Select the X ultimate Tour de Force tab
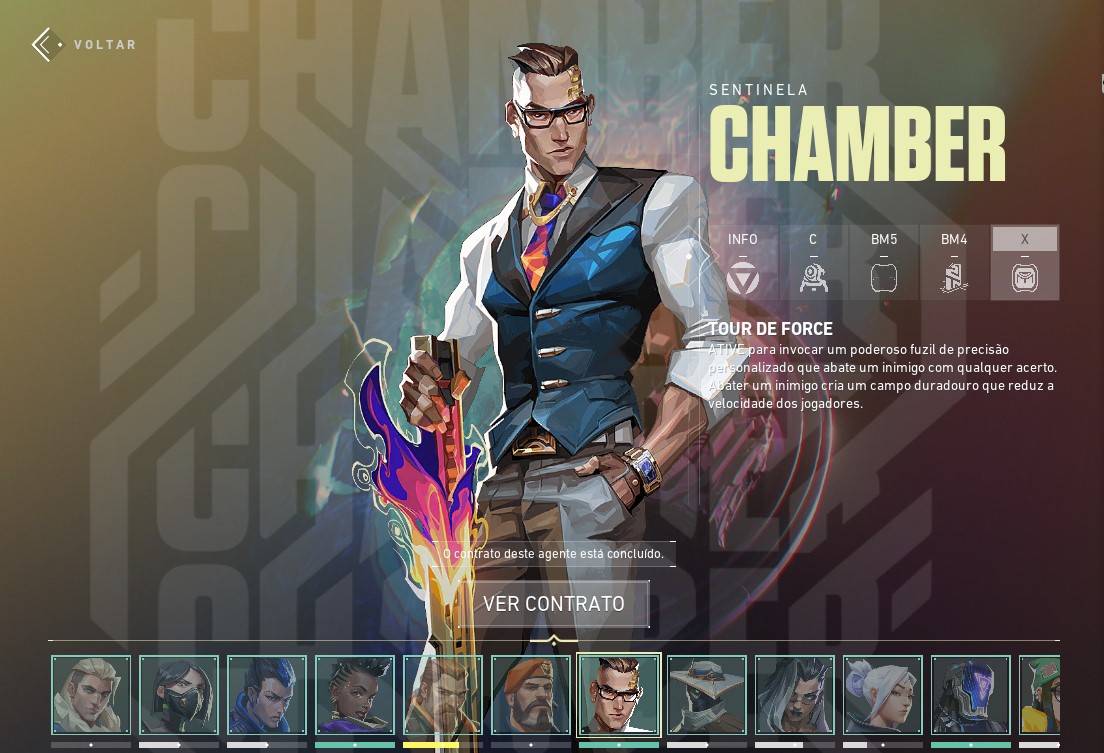Screen dimensions: 1104x753 [1025, 263]
